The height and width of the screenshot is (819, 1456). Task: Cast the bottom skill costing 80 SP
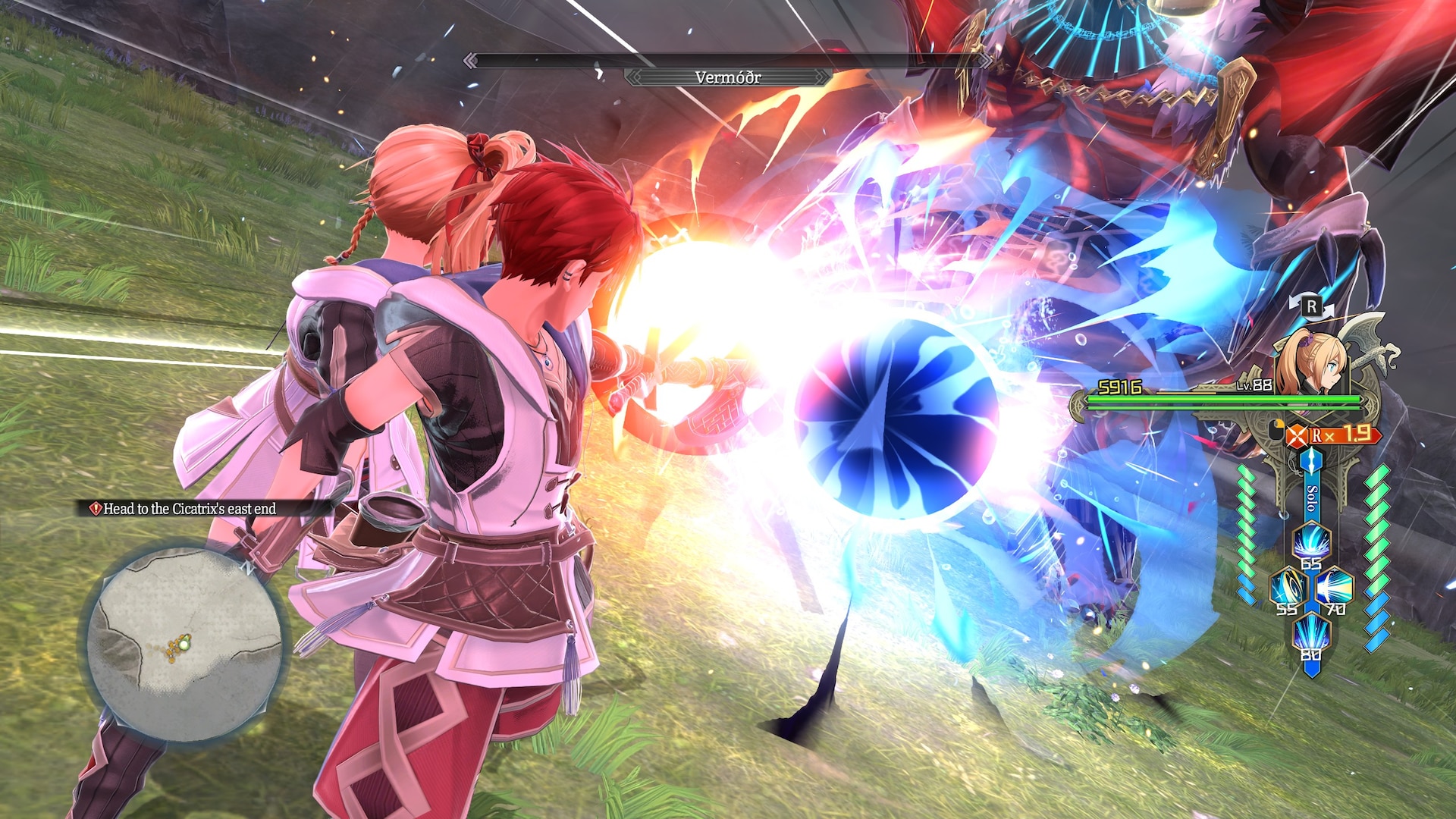(1311, 634)
